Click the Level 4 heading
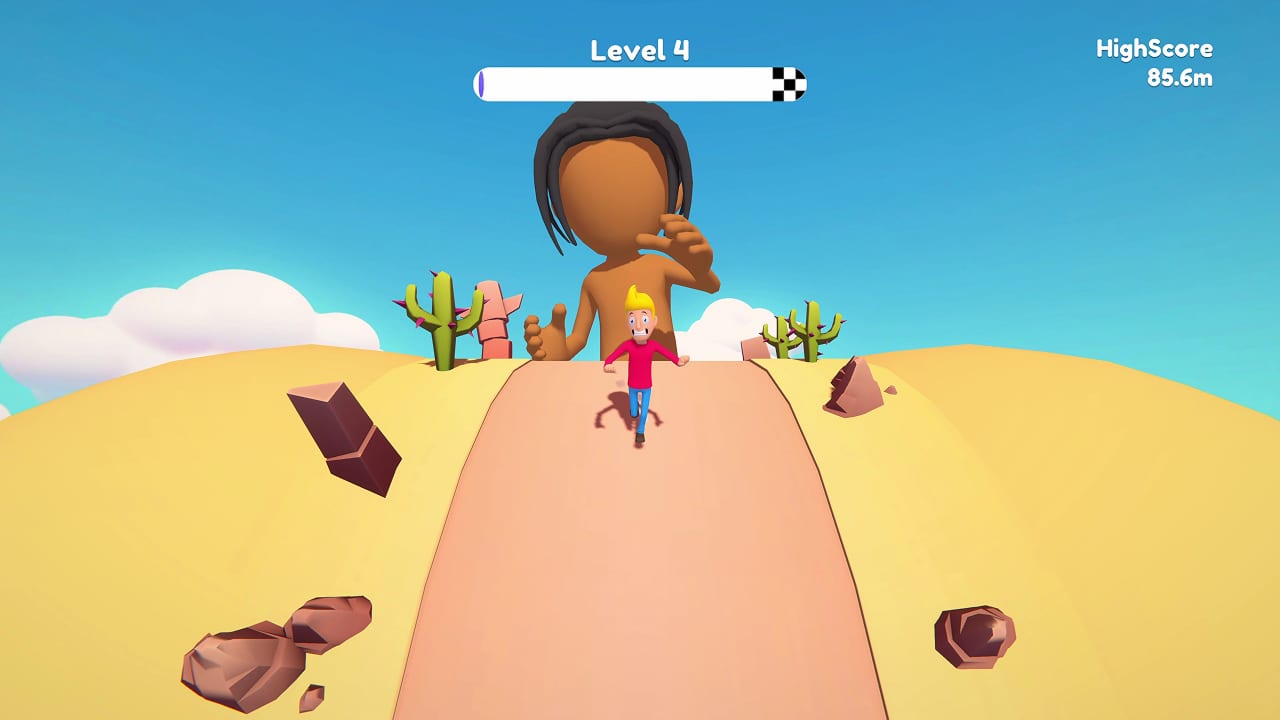 click(638, 48)
